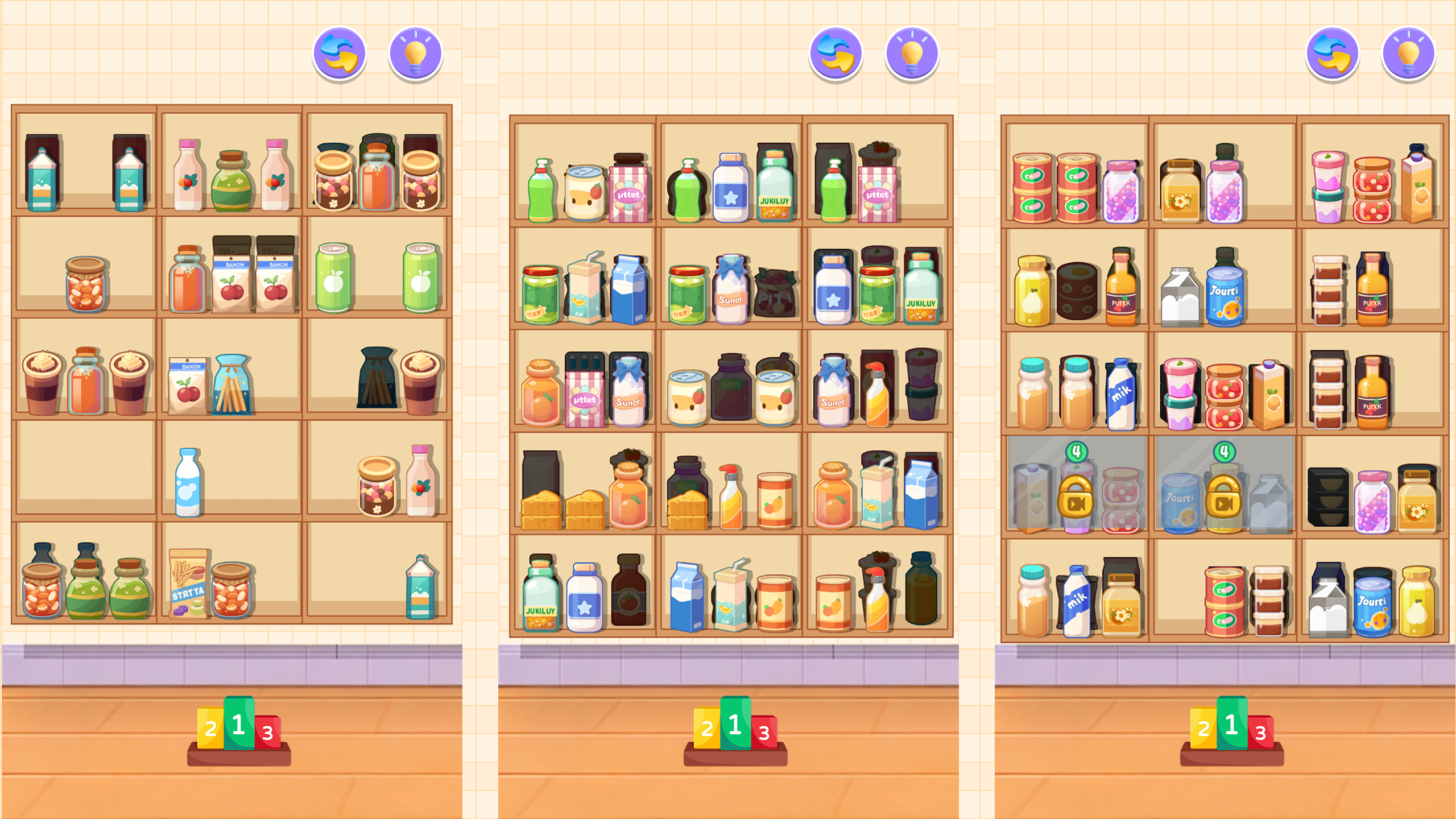Screen dimensions: 1456x819
Task: Shuffle items in the right shelf panel
Action: point(1331,54)
